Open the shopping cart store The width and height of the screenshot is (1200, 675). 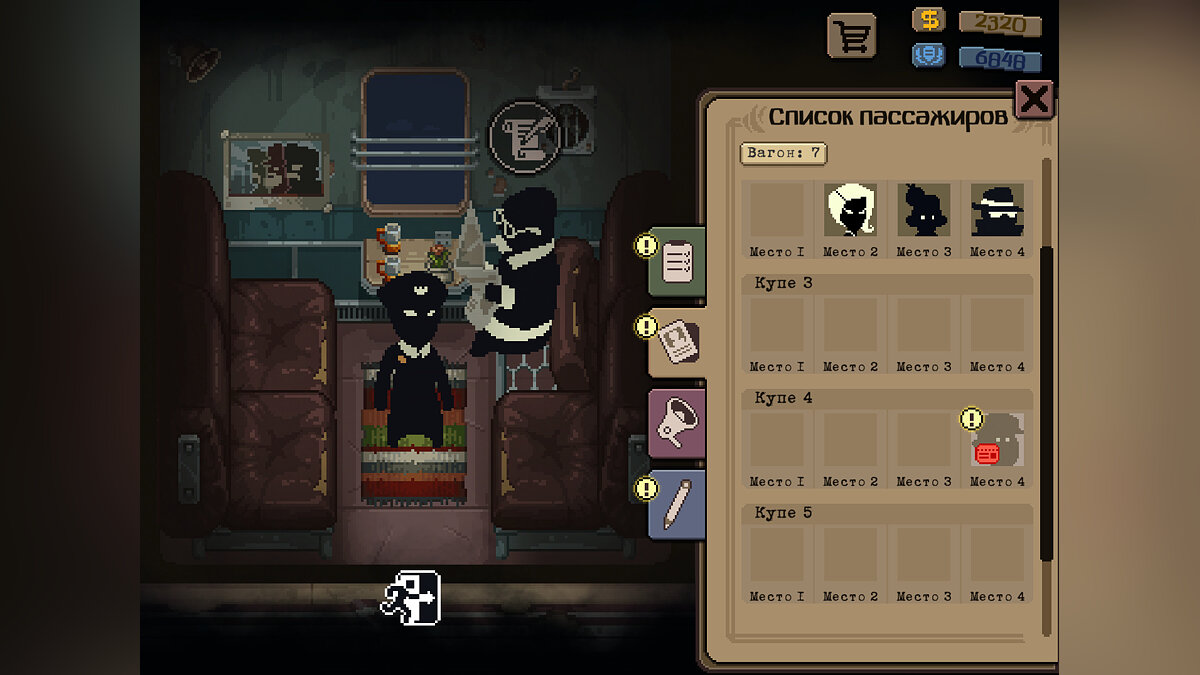pos(851,37)
